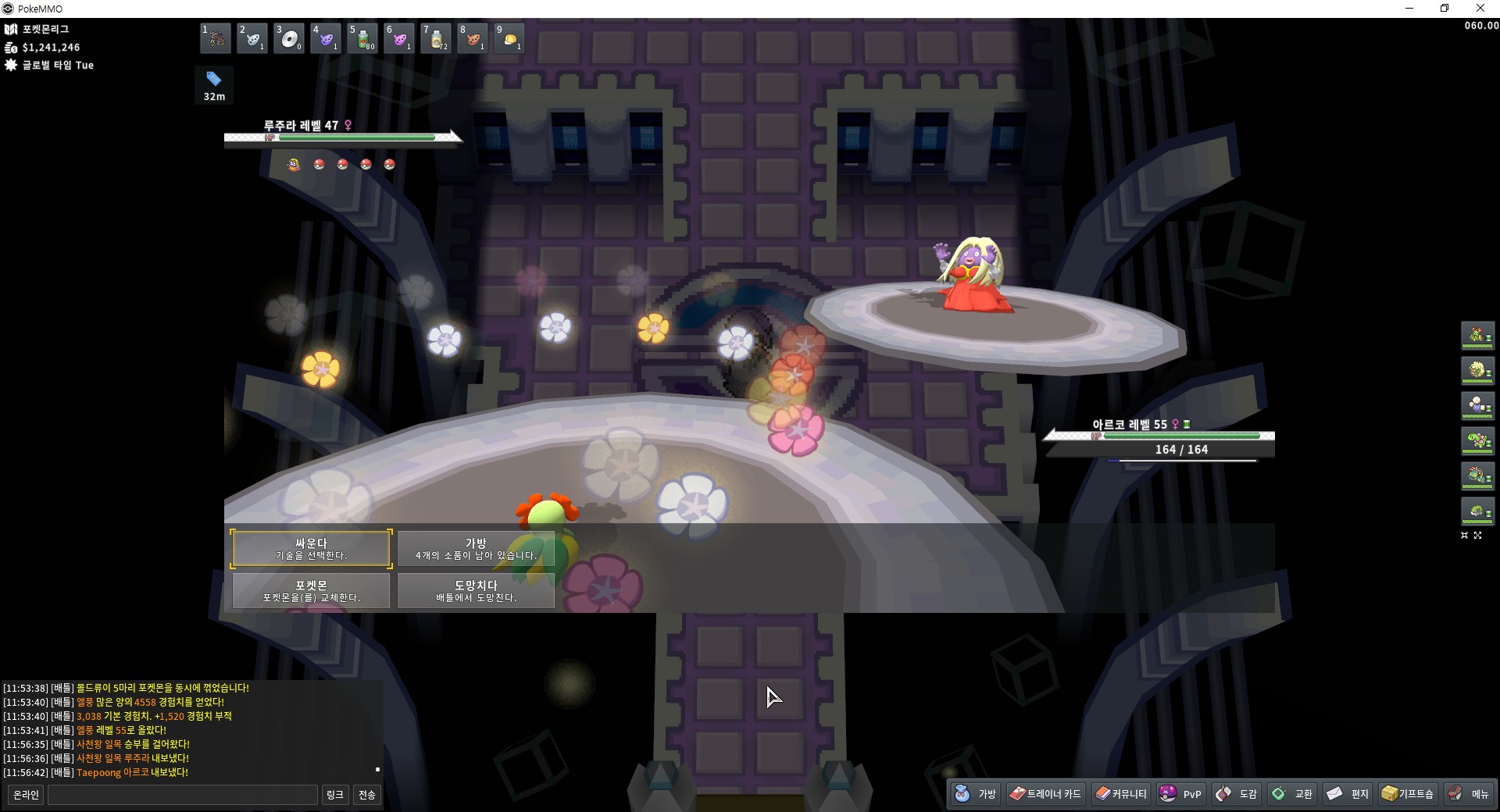Select the silver disc in hotbar slot 3
This screenshot has height=812, width=1500.
coord(289,38)
